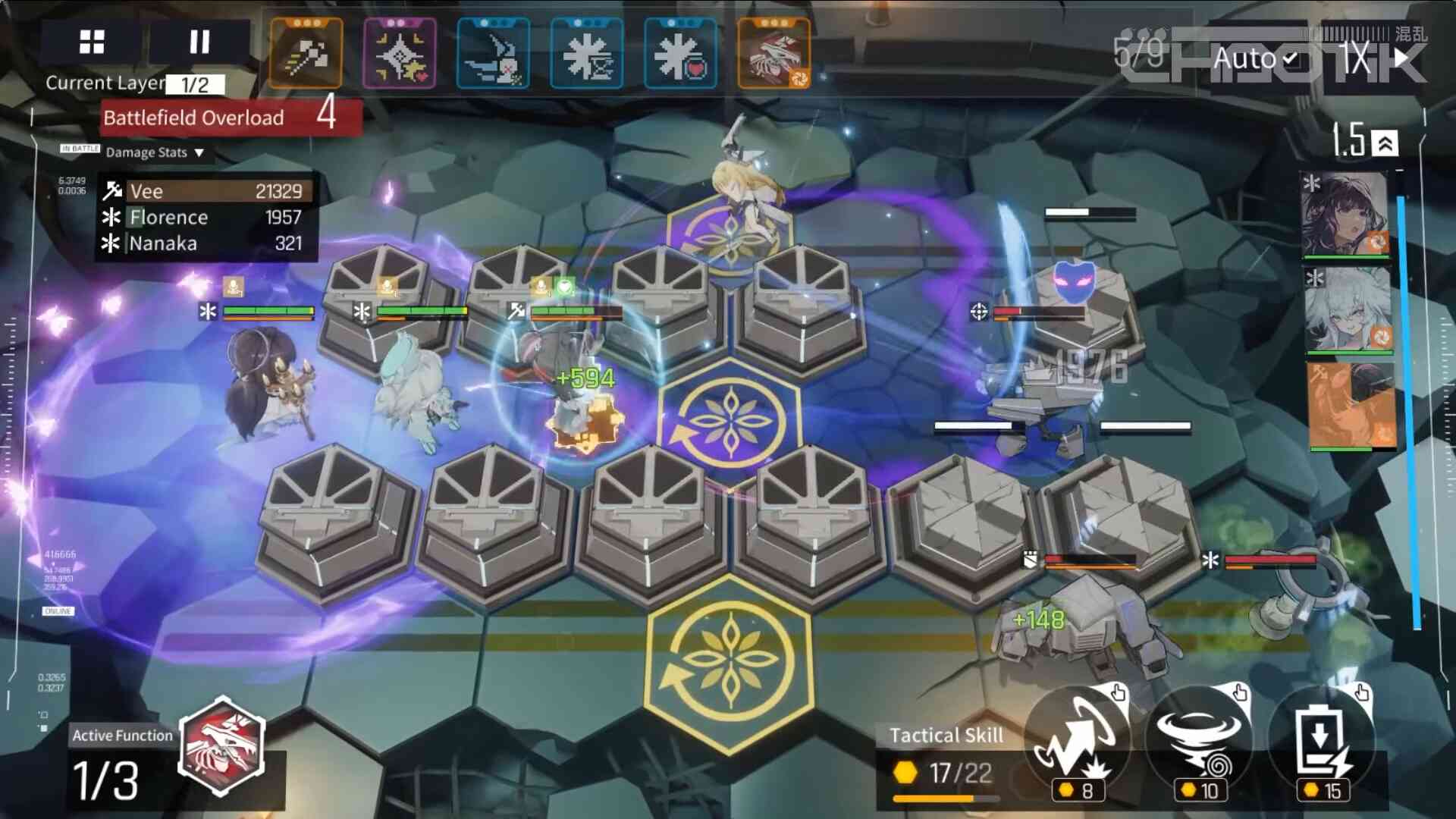Select Vee's row in damage stats

tap(205, 191)
